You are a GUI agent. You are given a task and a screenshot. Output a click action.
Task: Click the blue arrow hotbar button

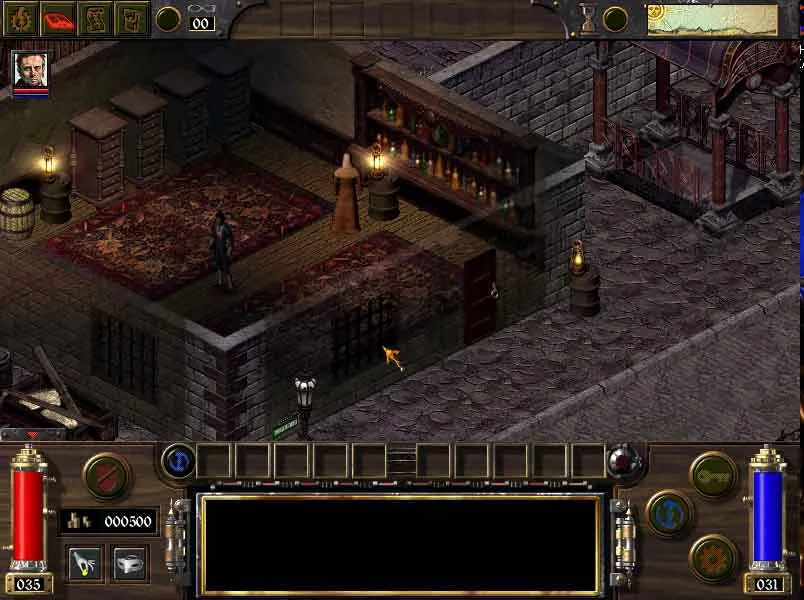point(178,461)
